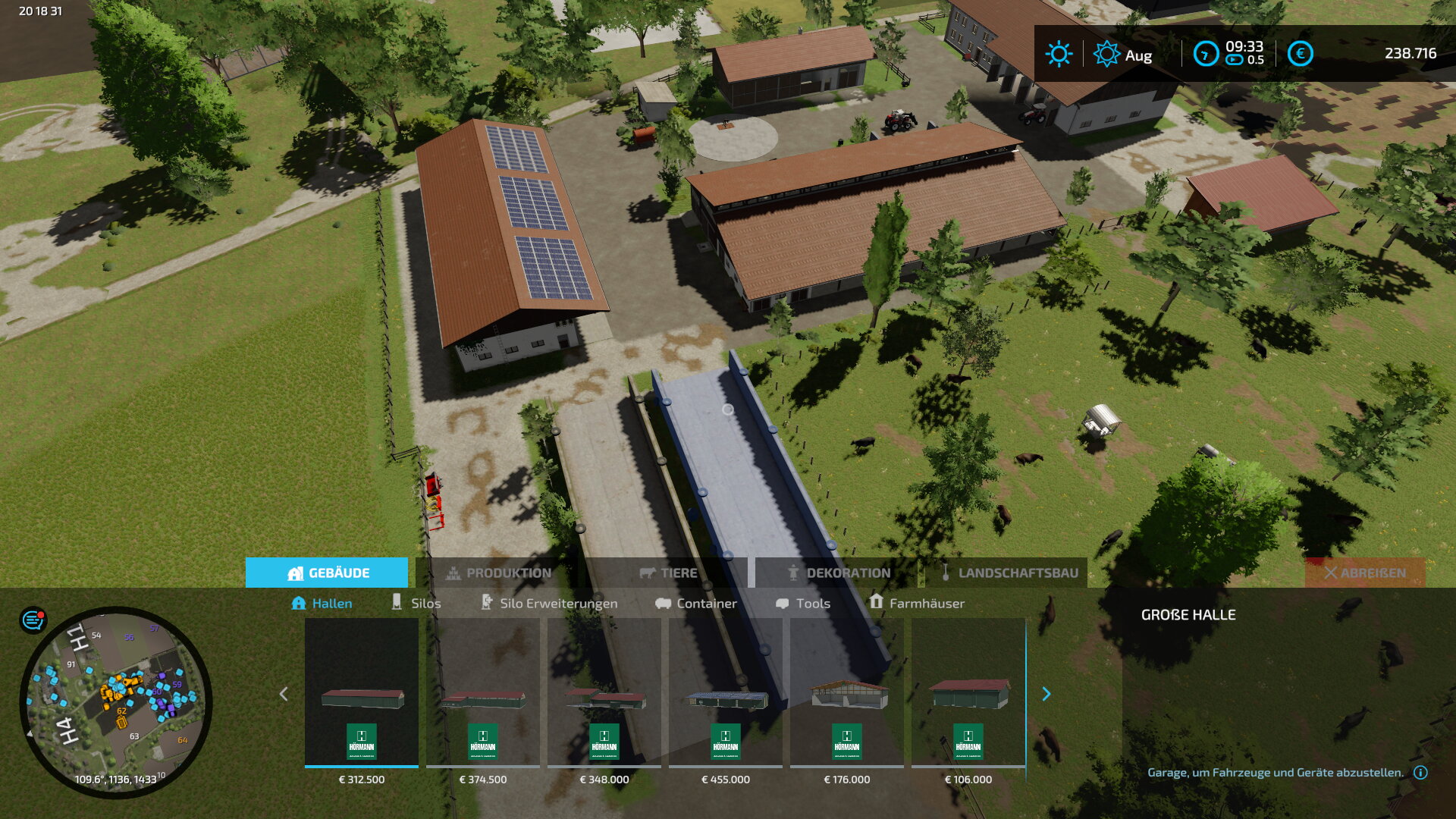Show the Tools subcategory
The image size is (1456, 819).
pyautogui.click(x=803, y=603)
